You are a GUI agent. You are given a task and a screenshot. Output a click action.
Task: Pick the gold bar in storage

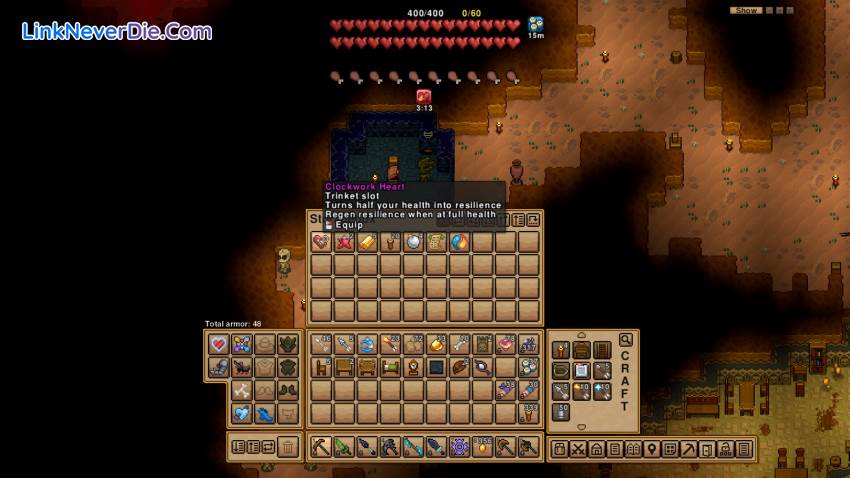[367, 242]
